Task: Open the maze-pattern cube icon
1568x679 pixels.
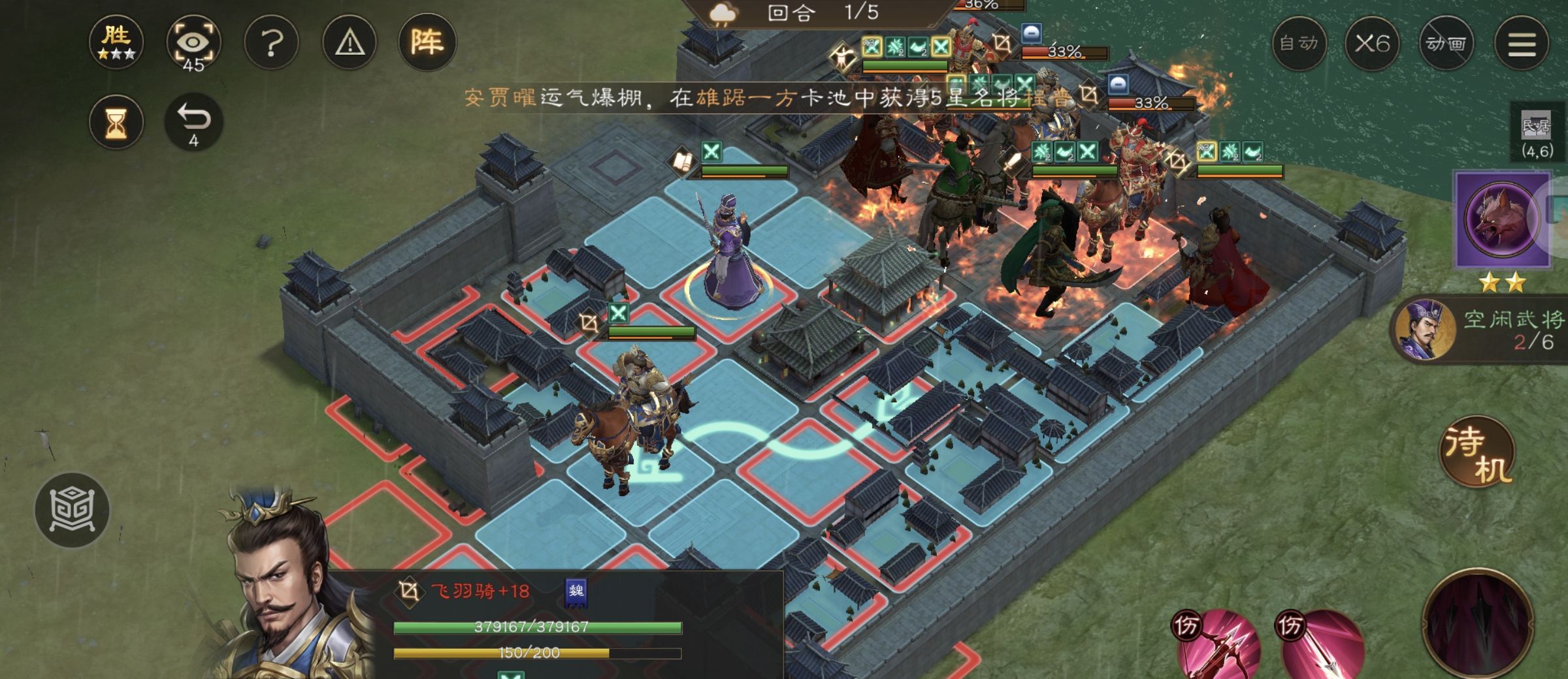Action: click(x=72, y=510)
